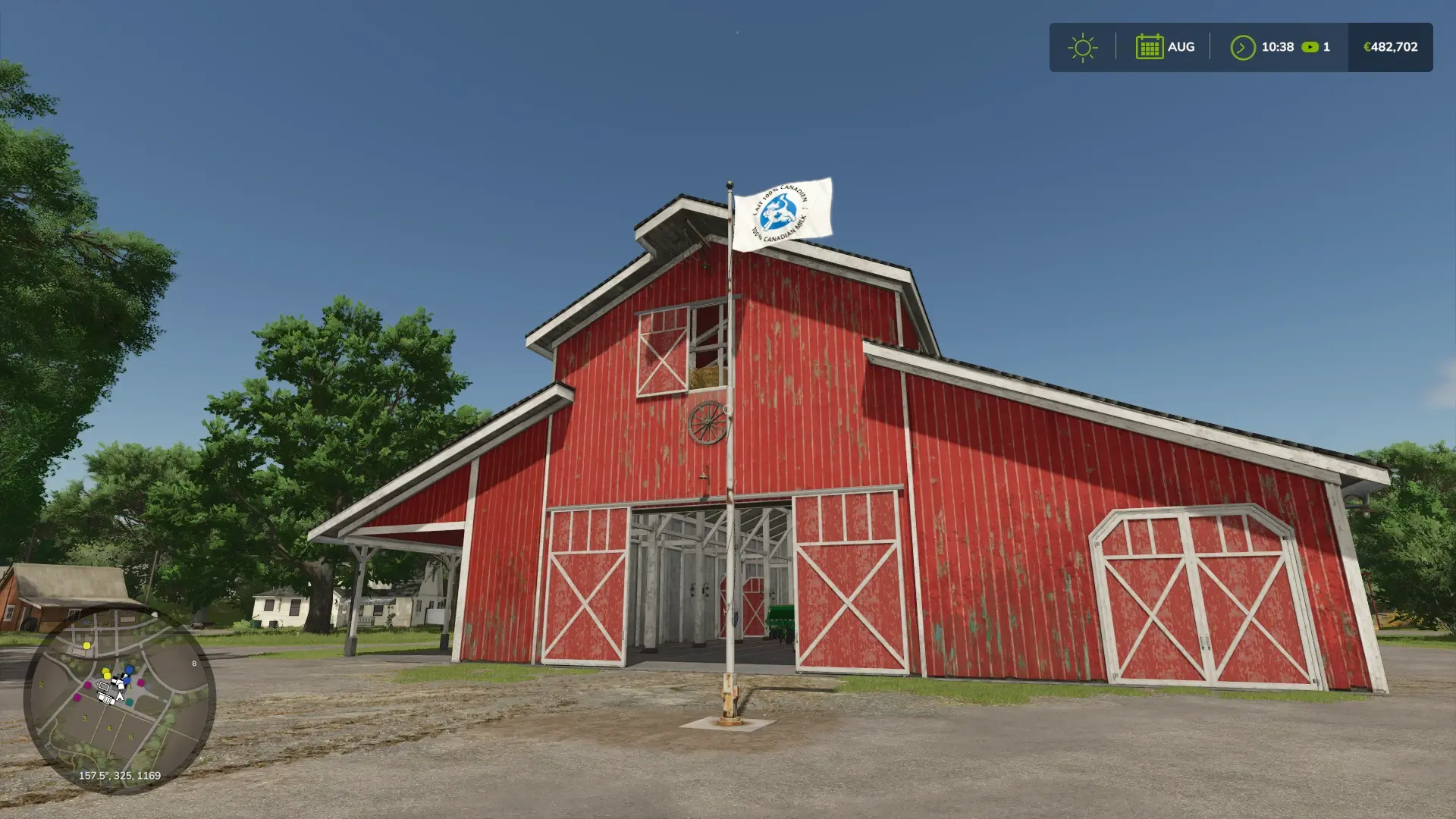Click the €482,702 money balance

(x=1391, y=47)
